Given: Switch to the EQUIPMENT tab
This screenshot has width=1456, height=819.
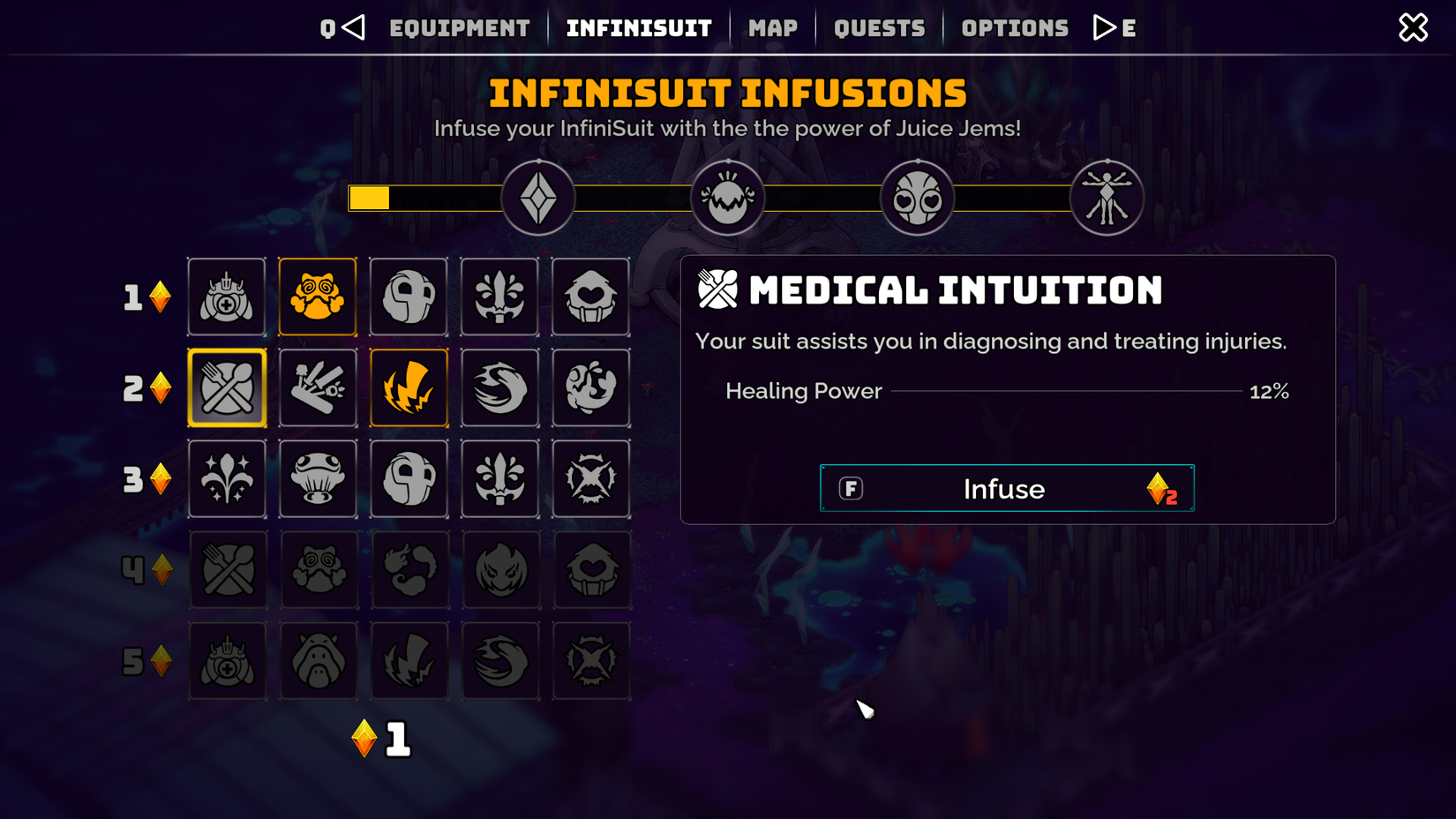Looking at the screenshot, I should pyautogui.click(x=460, y=27).
